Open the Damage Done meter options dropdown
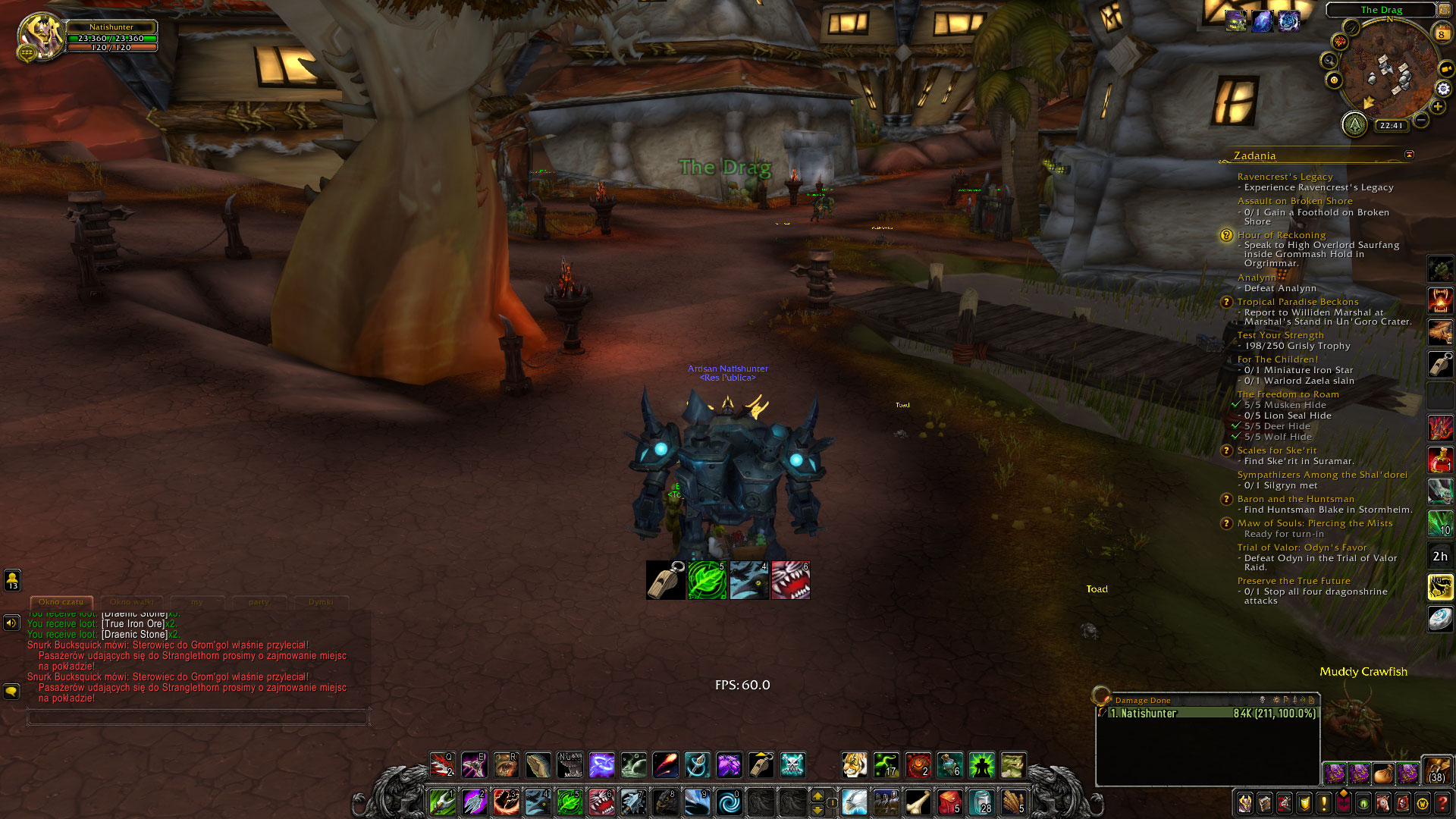Image resolution: width=1456 pixels, height=819 pixels. (x=1276, y=701)
